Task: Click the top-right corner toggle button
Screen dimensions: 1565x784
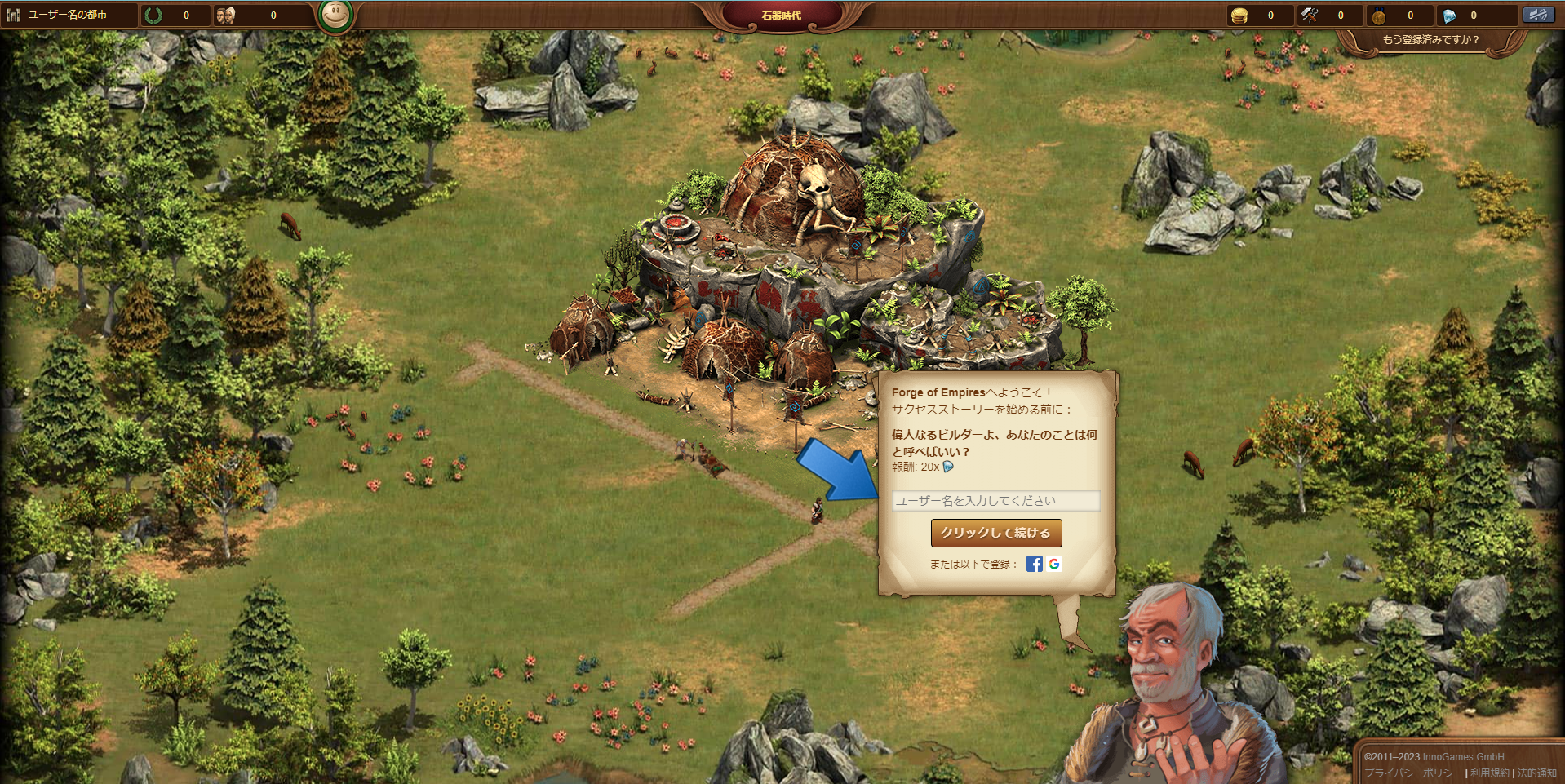Action: [1538, 15]
